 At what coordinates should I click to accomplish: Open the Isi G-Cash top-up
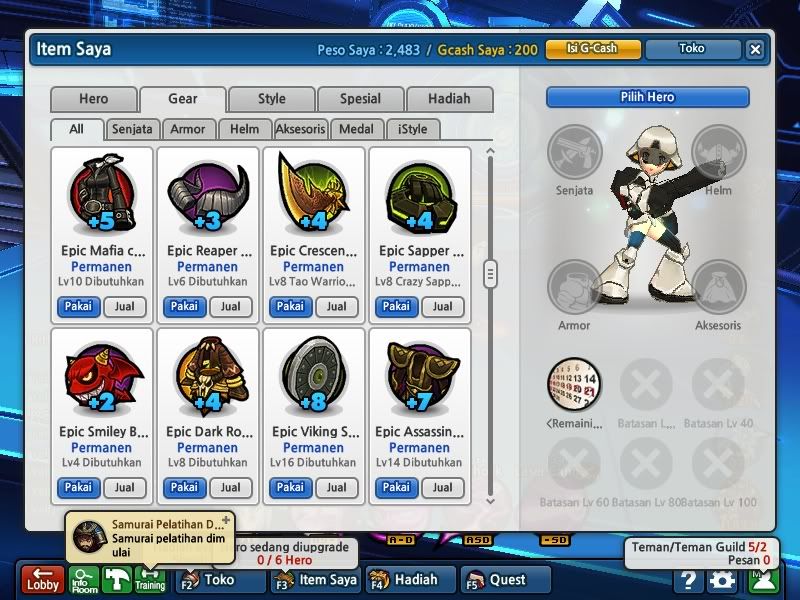tap(592, 48)
